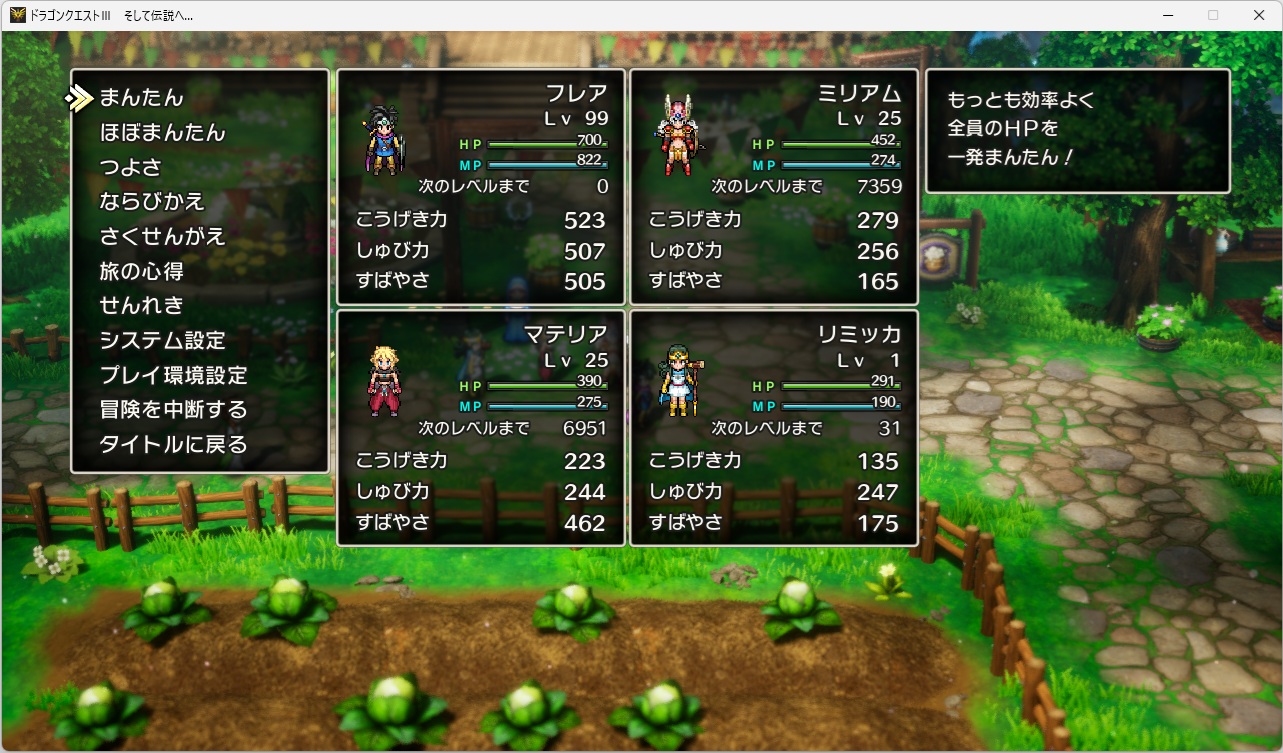This screenshot has width=1283, height=753.
Task: Select まんたん to fully heal the party
Action: [x=141, y=98]
